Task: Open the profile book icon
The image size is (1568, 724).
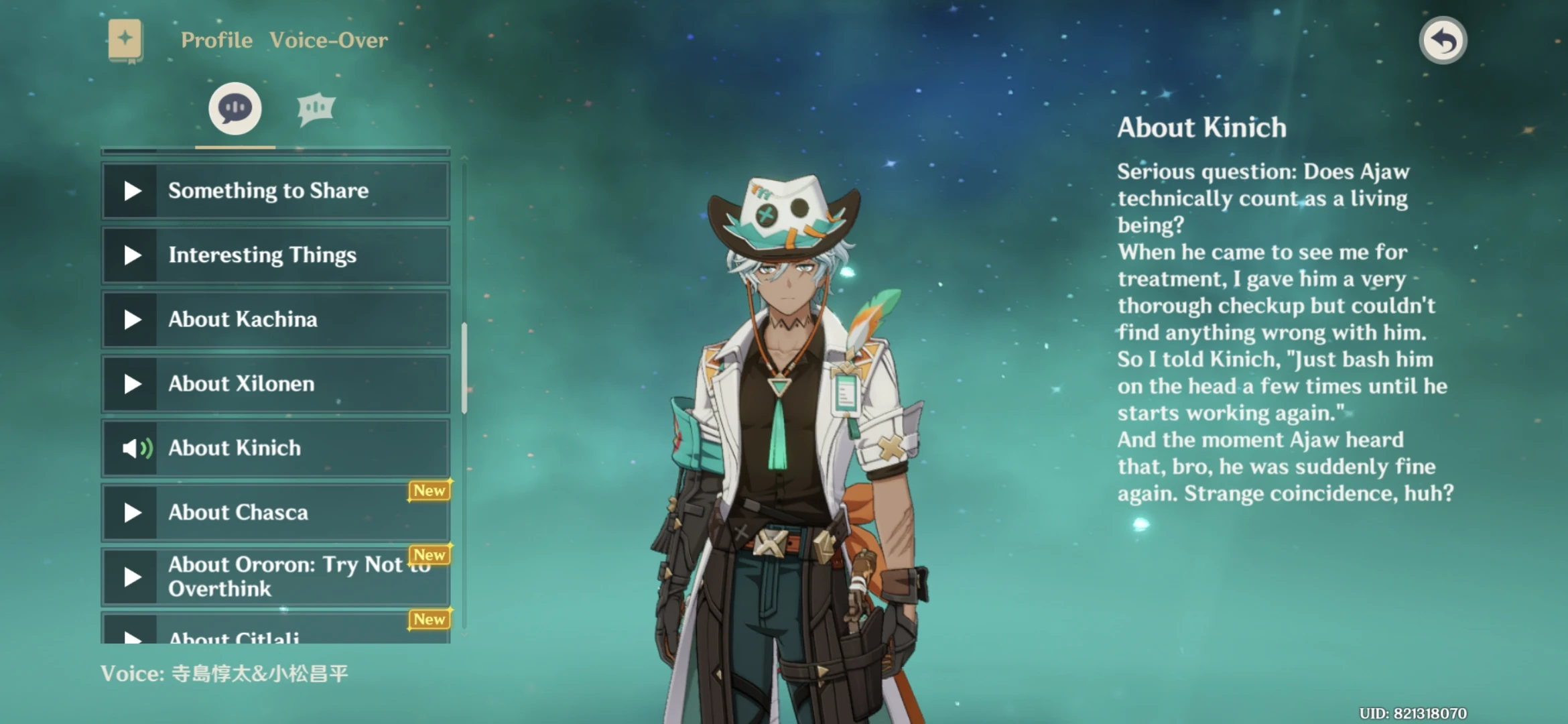Action: [125, 40]
